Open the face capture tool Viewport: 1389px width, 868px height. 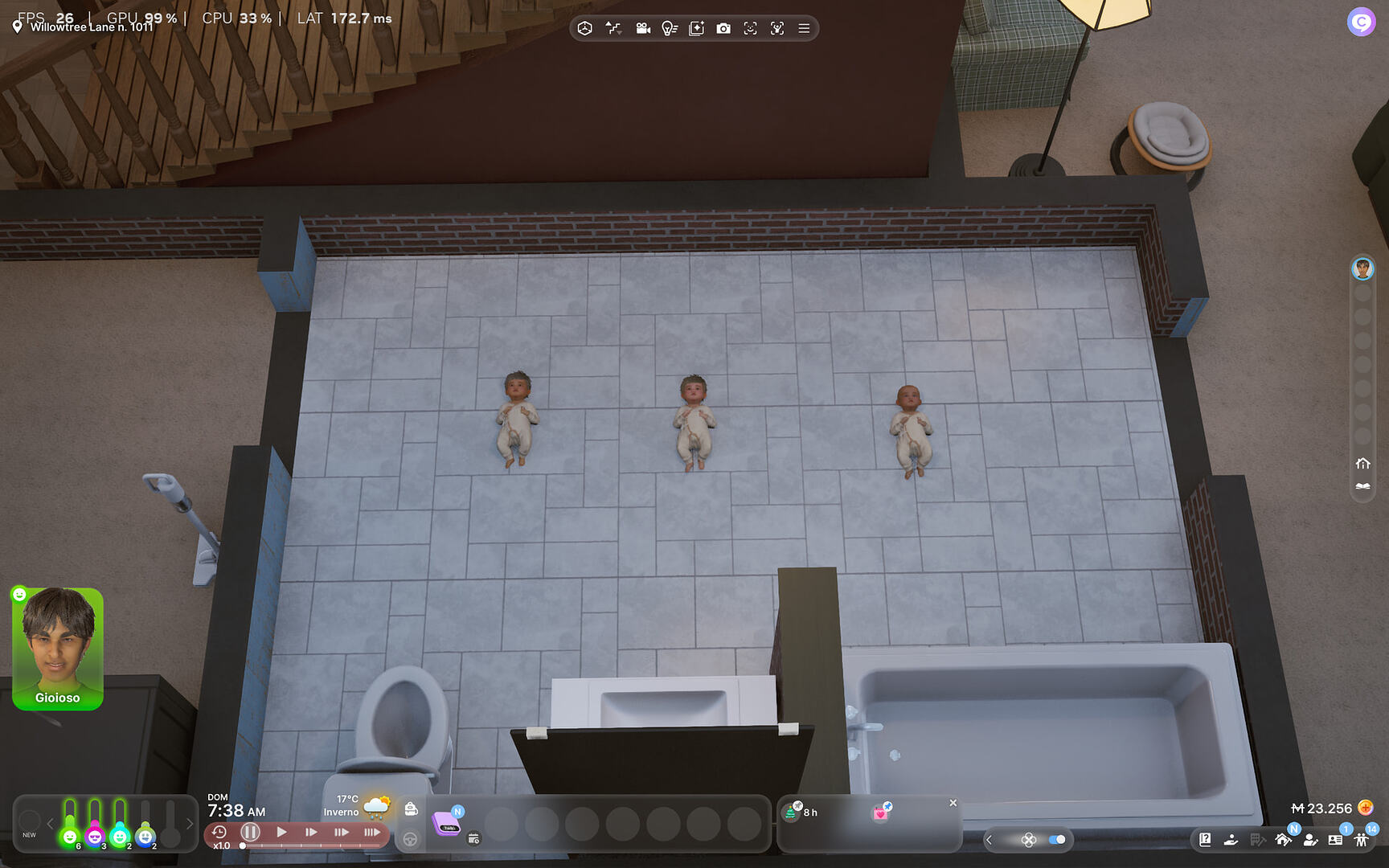coord(749,28)
